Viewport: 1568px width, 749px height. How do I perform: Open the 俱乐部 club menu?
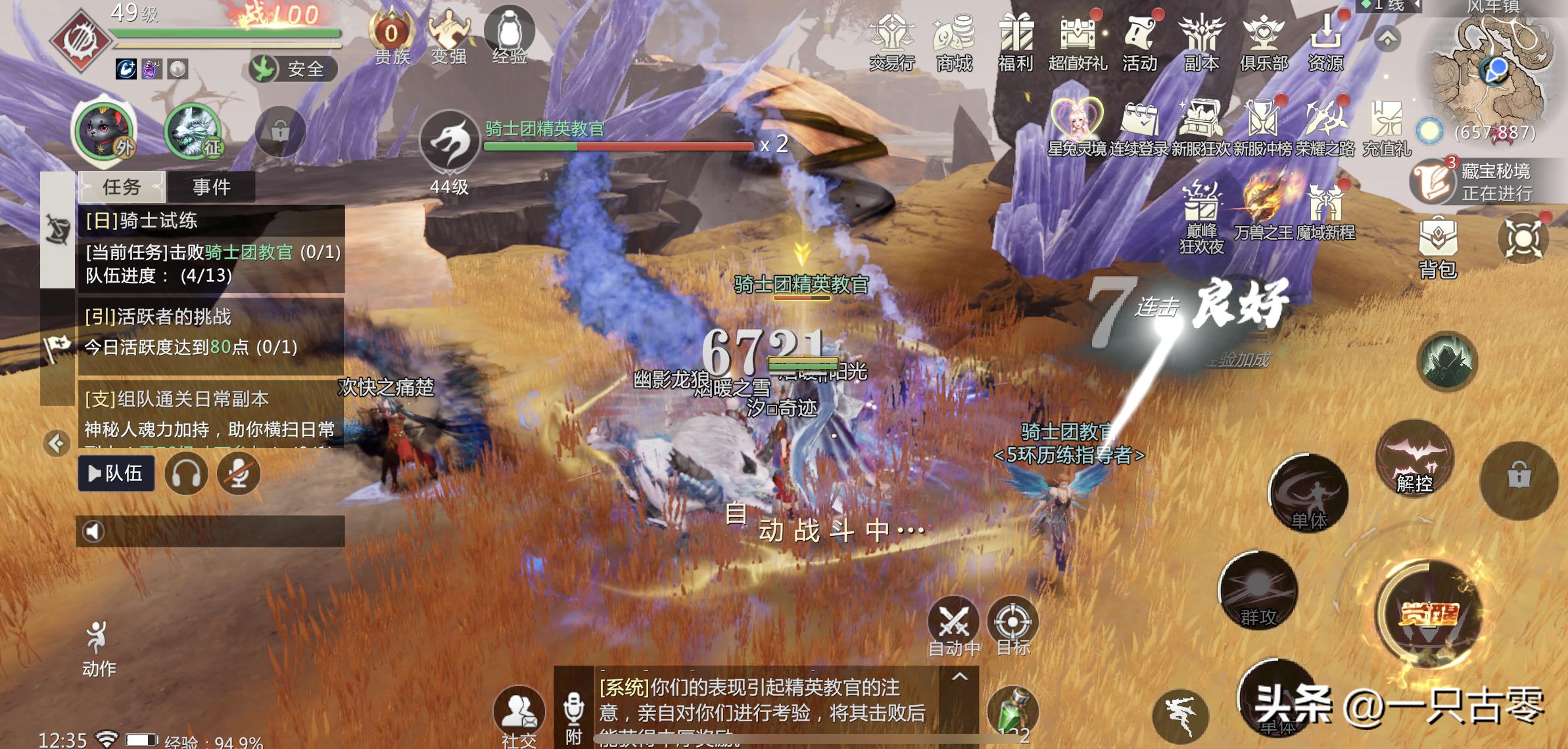(1263, 41)
